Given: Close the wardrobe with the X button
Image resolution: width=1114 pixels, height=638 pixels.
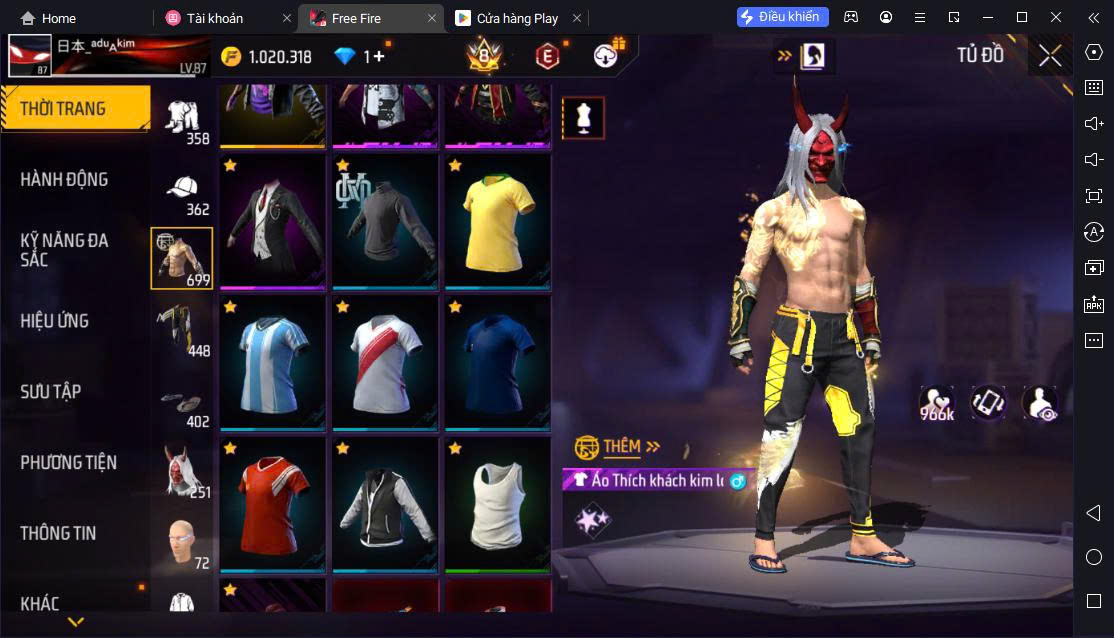Looking at the screenshot, I should pyautogui.click(x=1050, y=56).
